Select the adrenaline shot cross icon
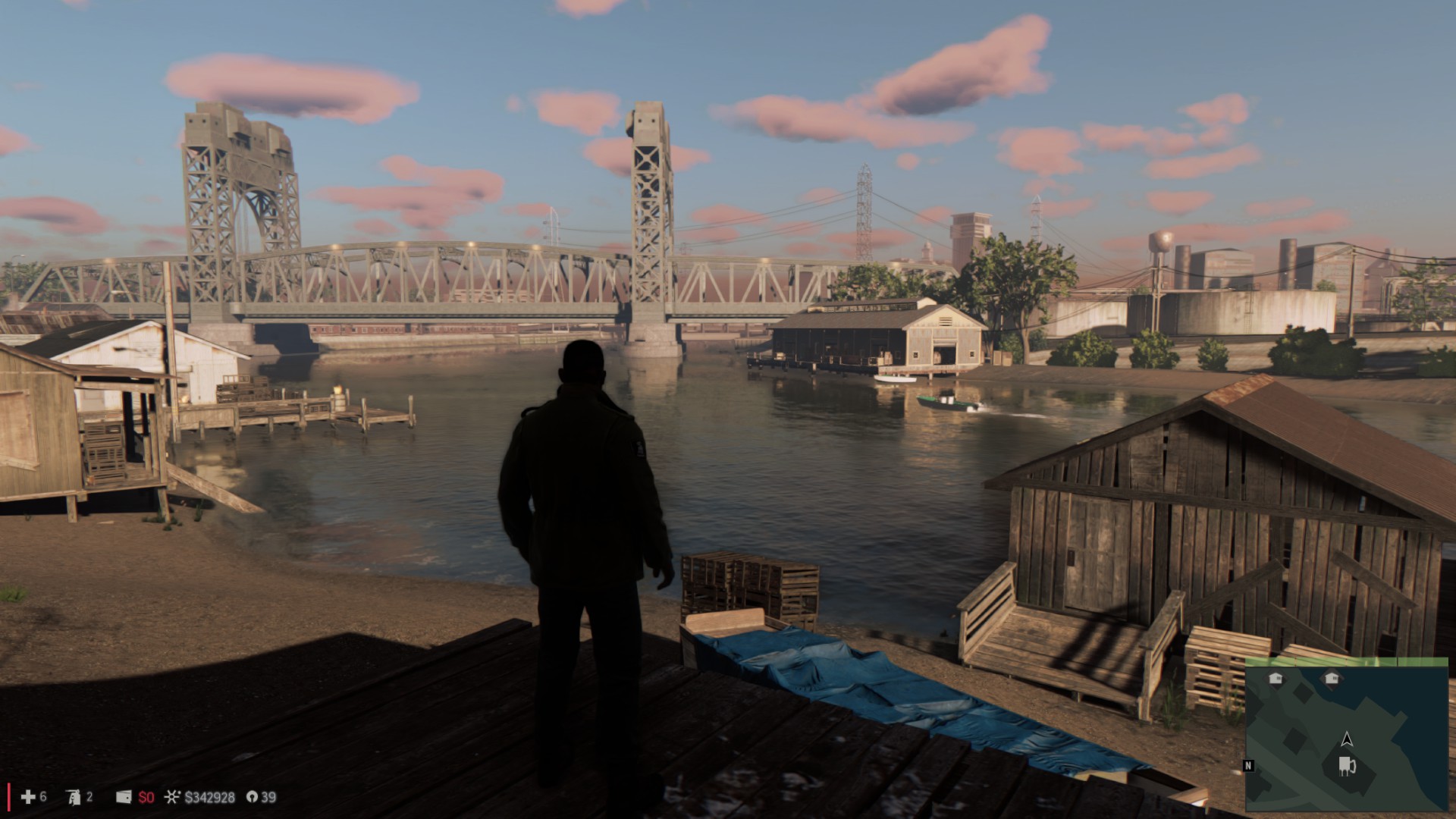1456x819 pixels. (28, 796)
